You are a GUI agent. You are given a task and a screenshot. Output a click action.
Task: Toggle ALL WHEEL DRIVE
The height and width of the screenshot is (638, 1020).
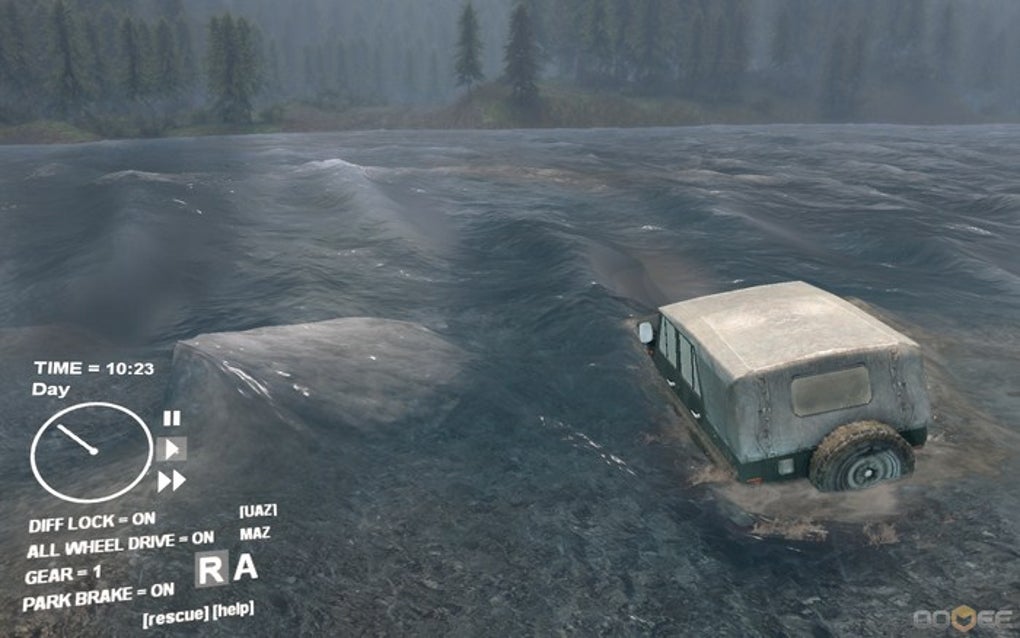point(121,545)
